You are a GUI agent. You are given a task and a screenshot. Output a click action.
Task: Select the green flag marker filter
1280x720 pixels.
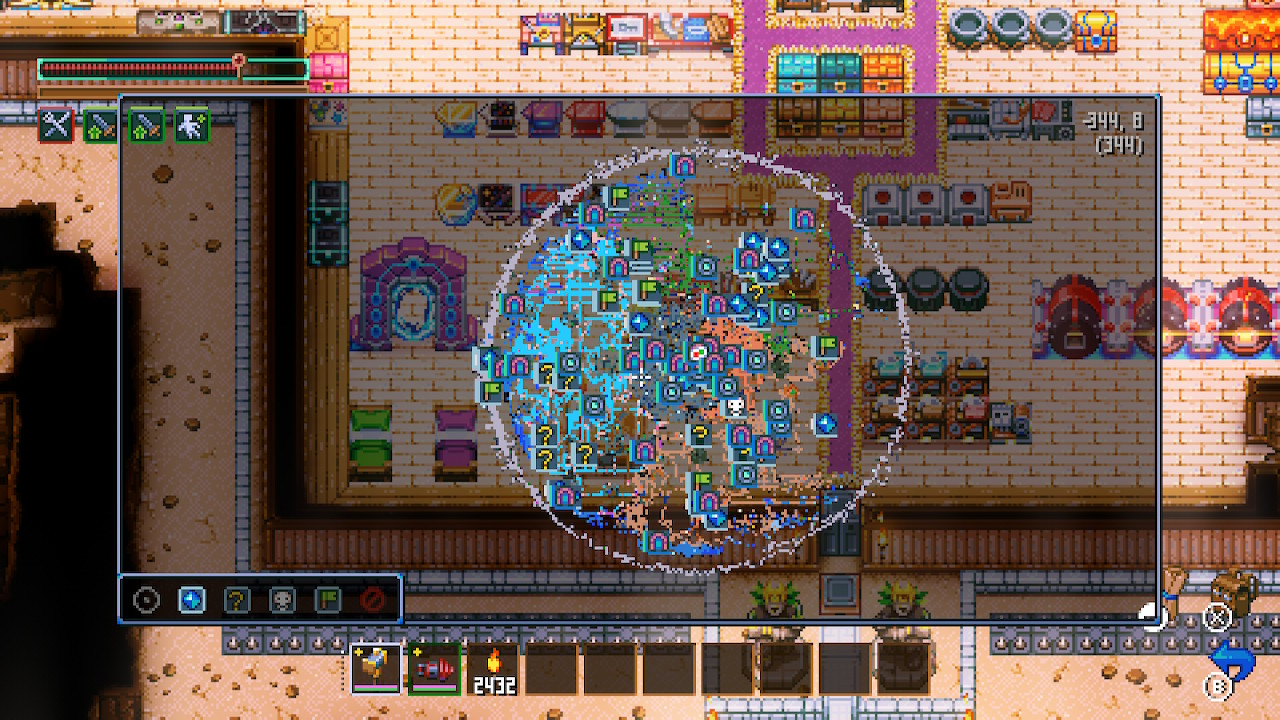[x=327, y=600]
